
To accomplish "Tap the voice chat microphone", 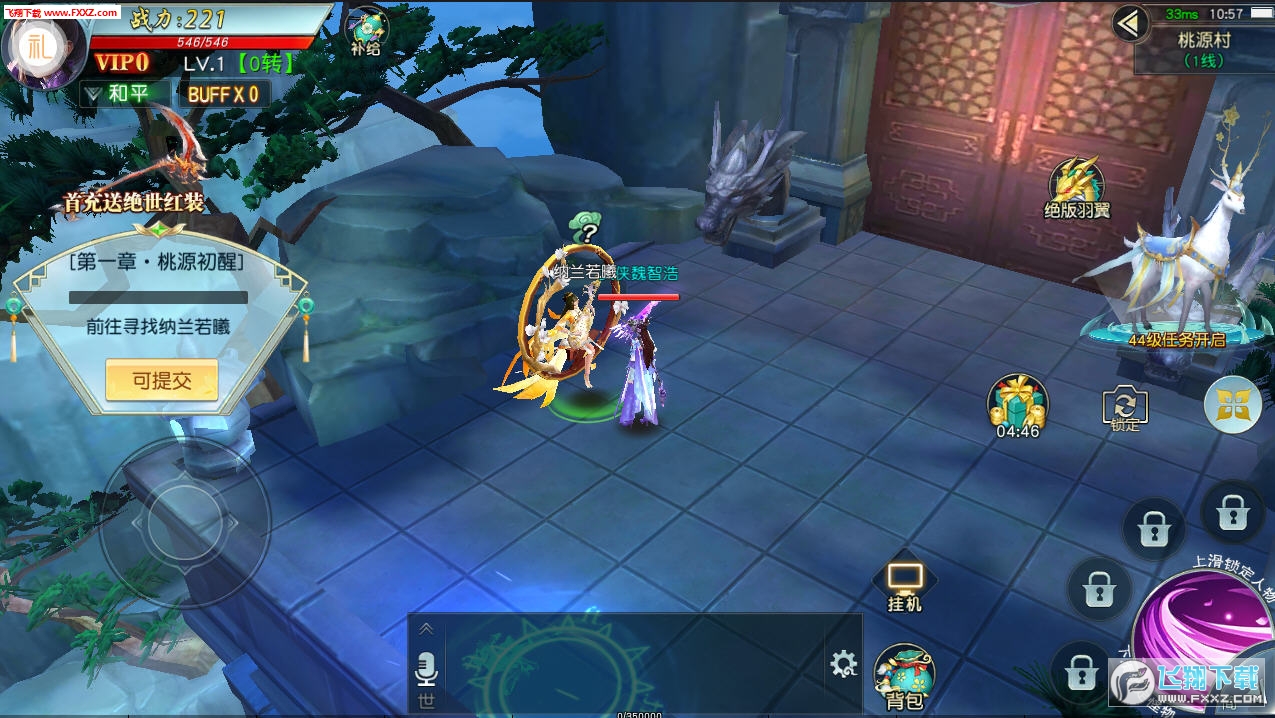I will coord(427,667).
